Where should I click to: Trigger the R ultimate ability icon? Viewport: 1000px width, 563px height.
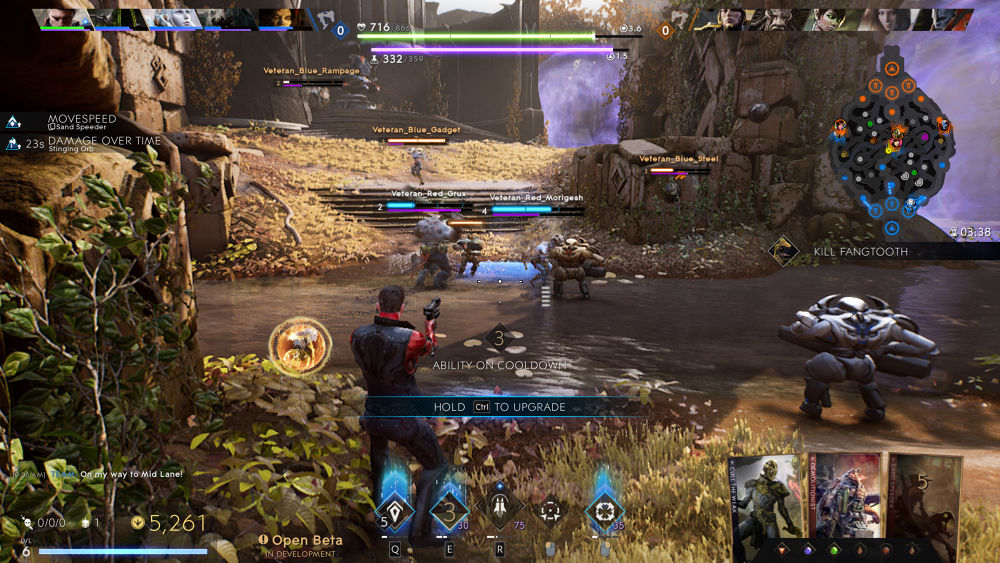pyautogui.click(x=501, y=510)
